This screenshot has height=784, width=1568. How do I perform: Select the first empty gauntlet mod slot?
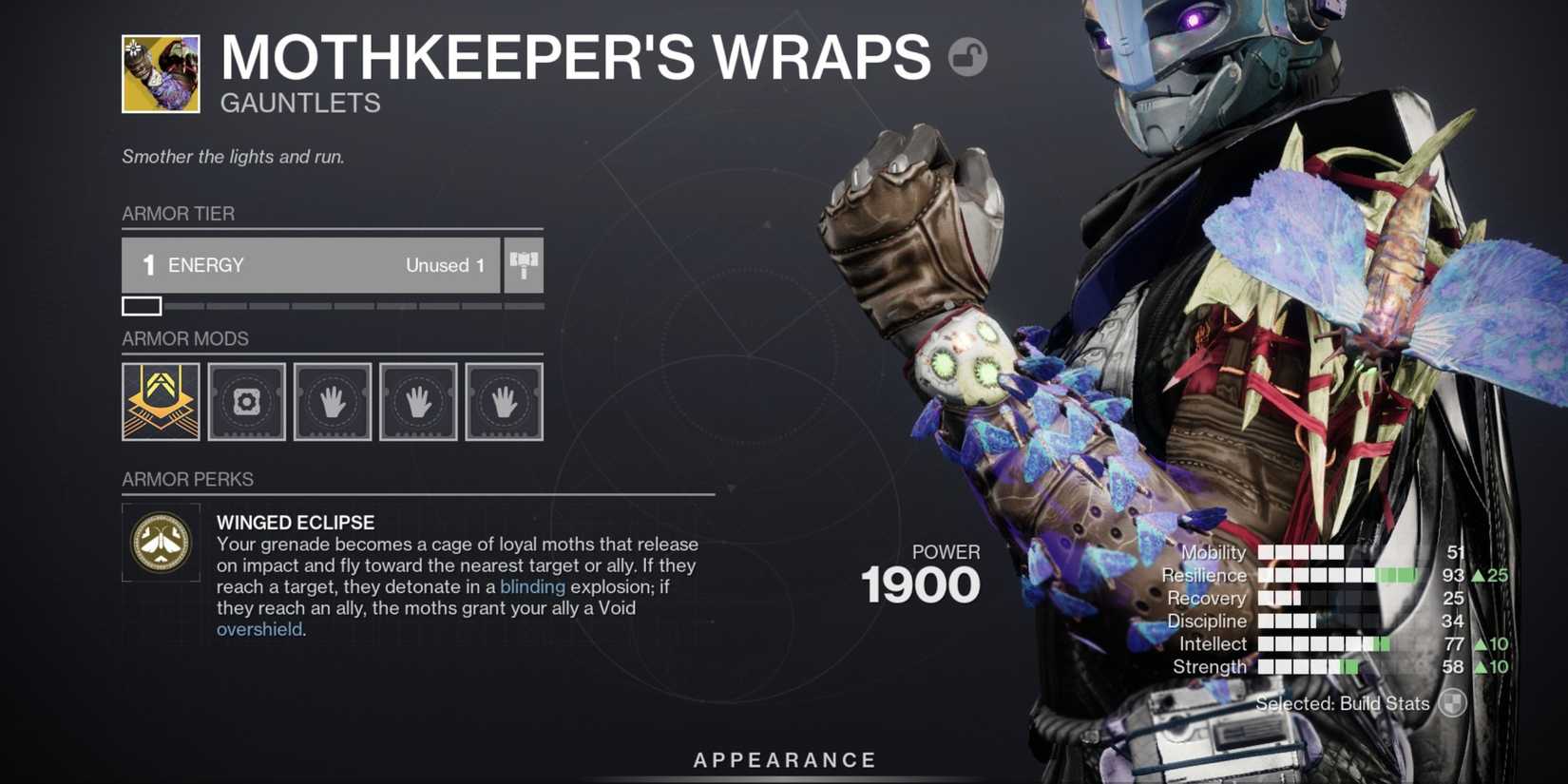tap(332, 401)
